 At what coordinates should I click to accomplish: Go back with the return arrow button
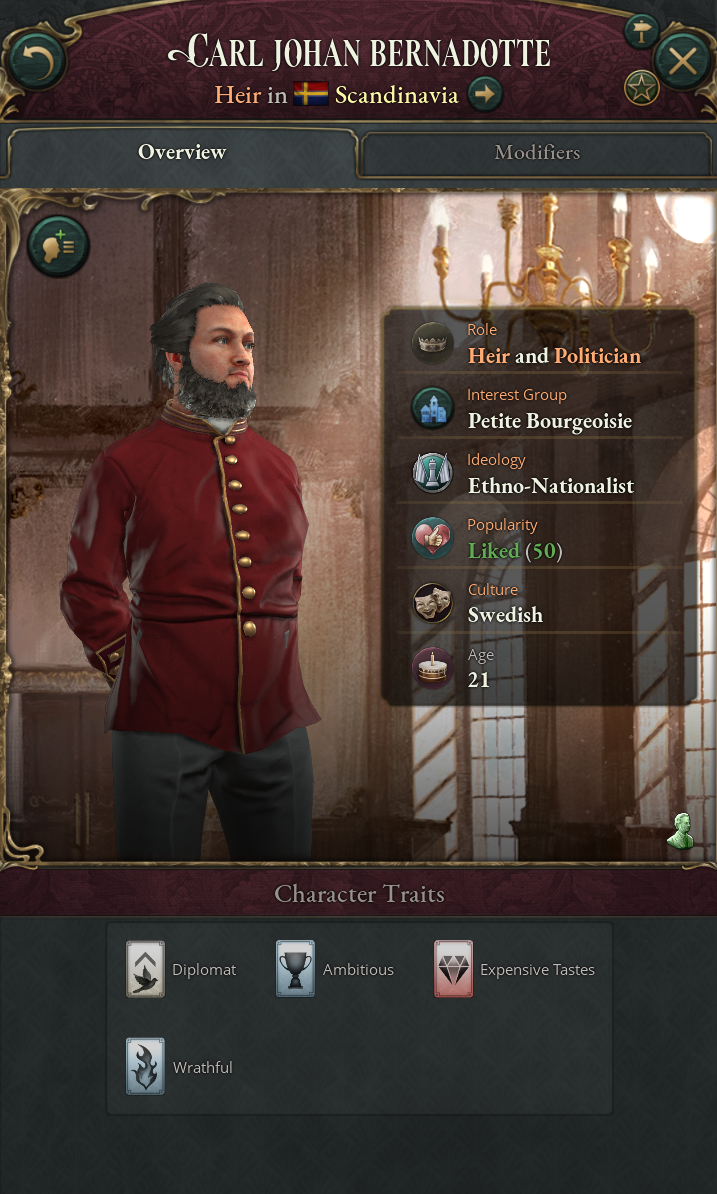[37, 62]
